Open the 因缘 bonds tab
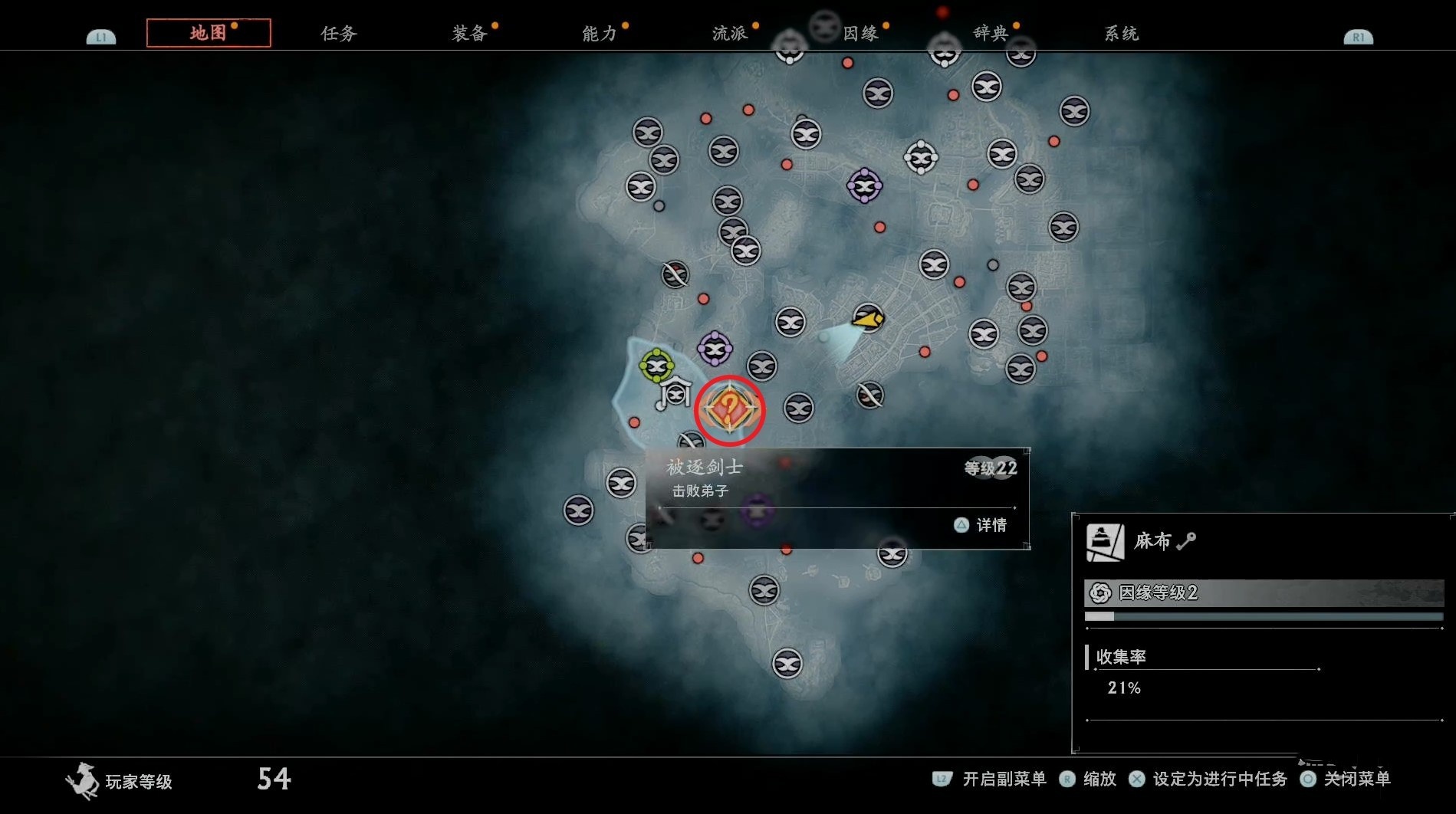Image resolution: width=1456 pixels, height=814 pixels. tap(860, 34)
